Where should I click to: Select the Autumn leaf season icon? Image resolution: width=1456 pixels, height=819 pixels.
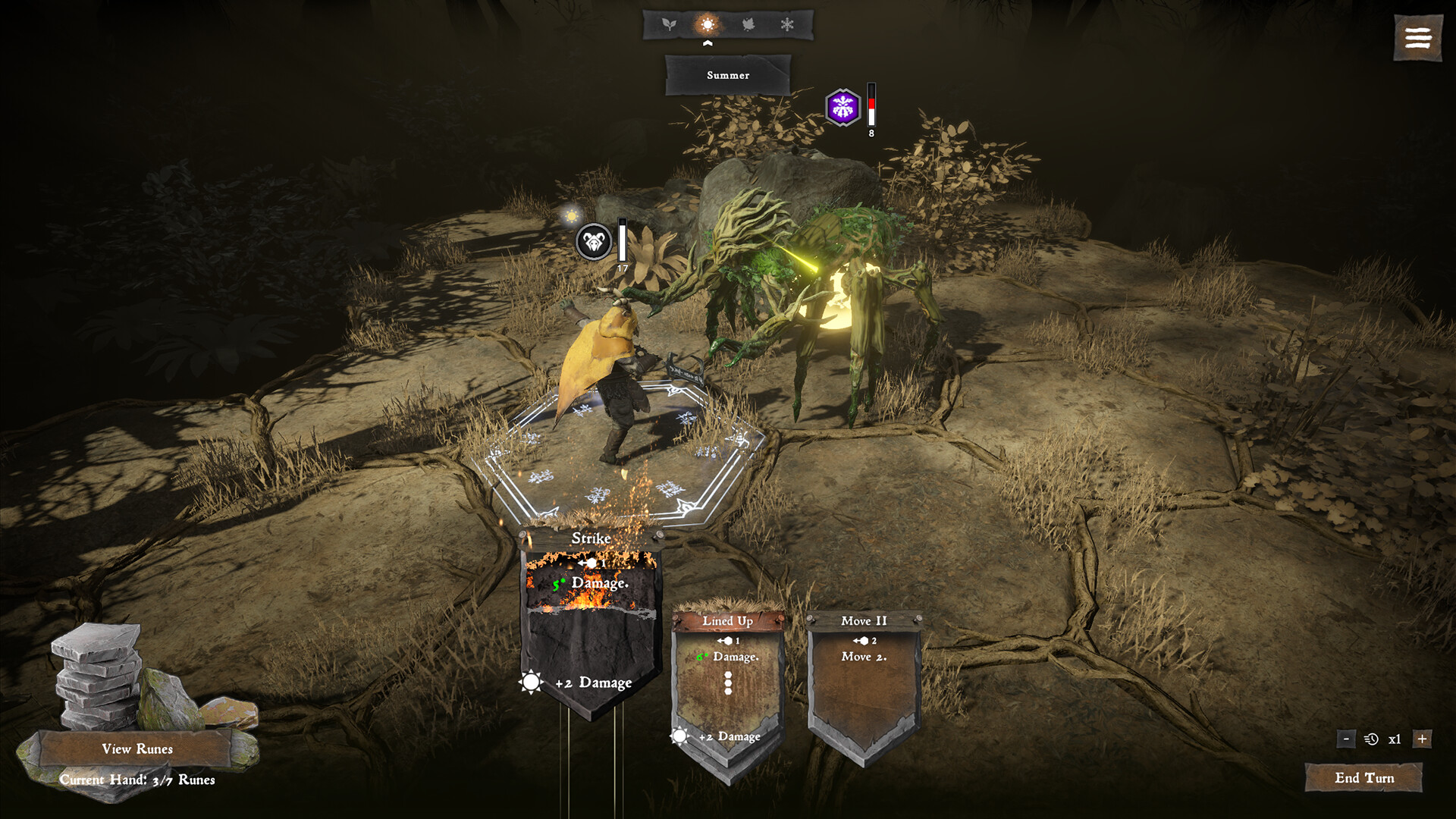pyautogui.click(x=748, y=25)
